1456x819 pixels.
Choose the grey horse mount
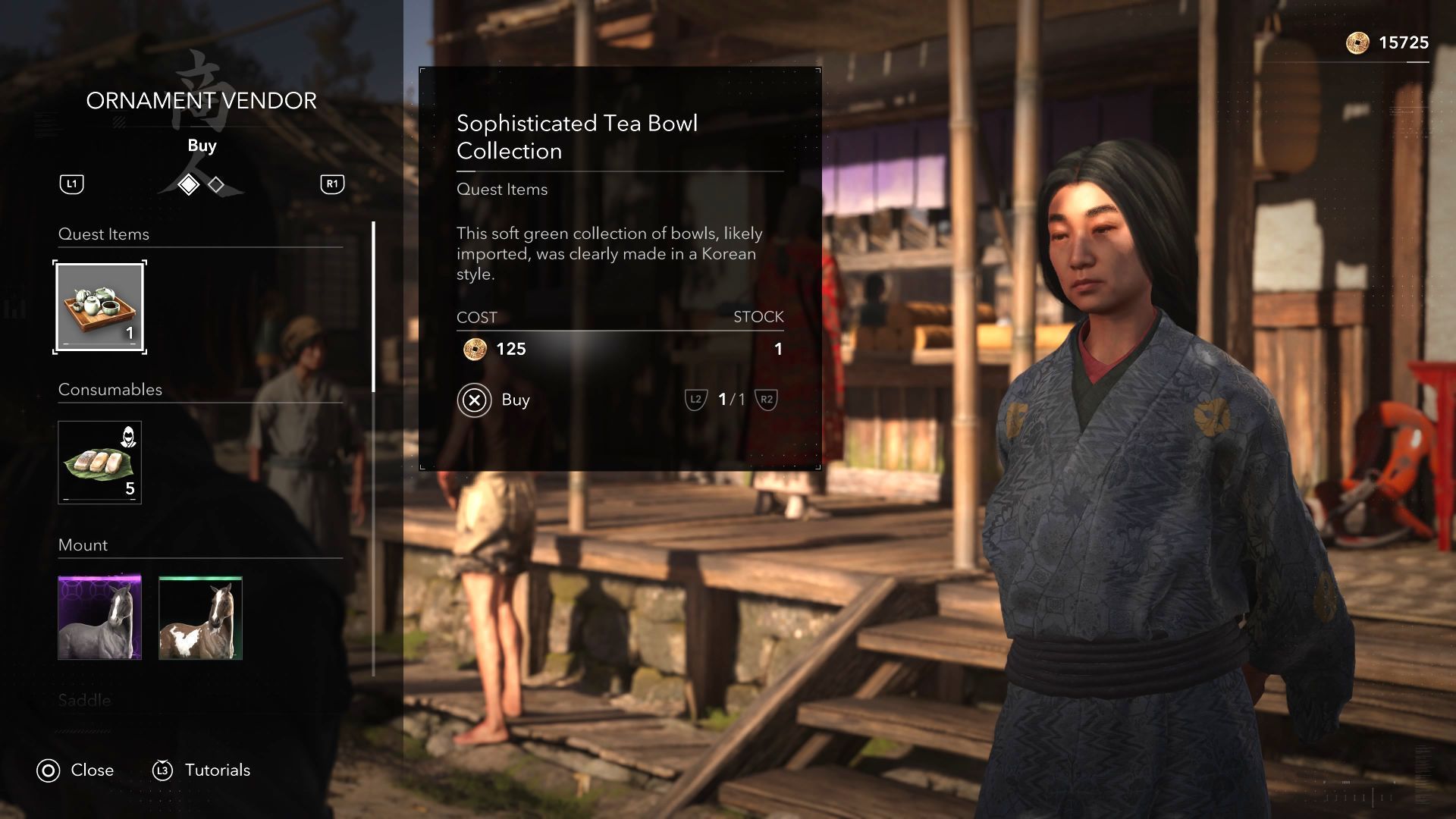coord(99,617)
